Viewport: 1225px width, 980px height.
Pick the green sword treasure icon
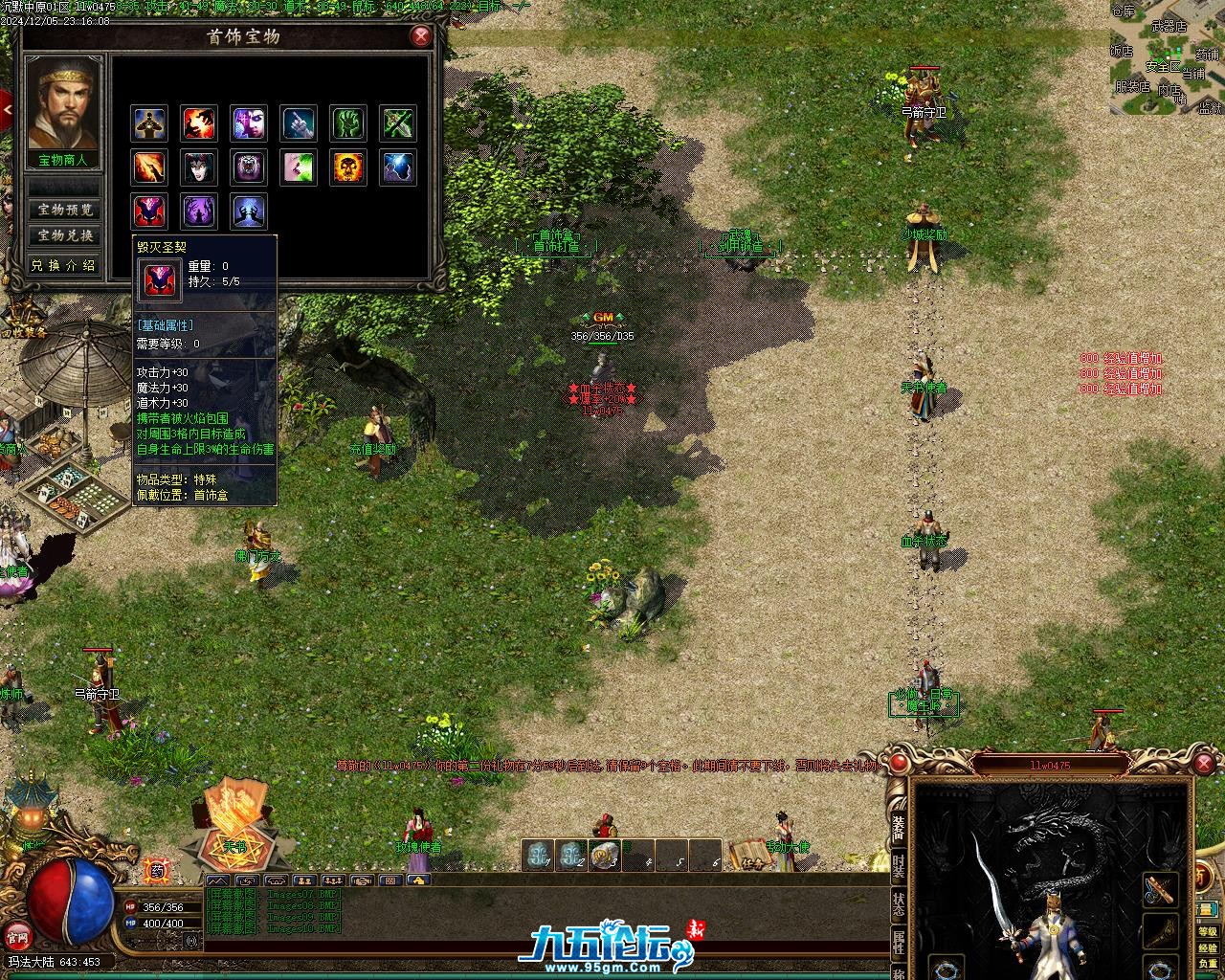(398, 123)
